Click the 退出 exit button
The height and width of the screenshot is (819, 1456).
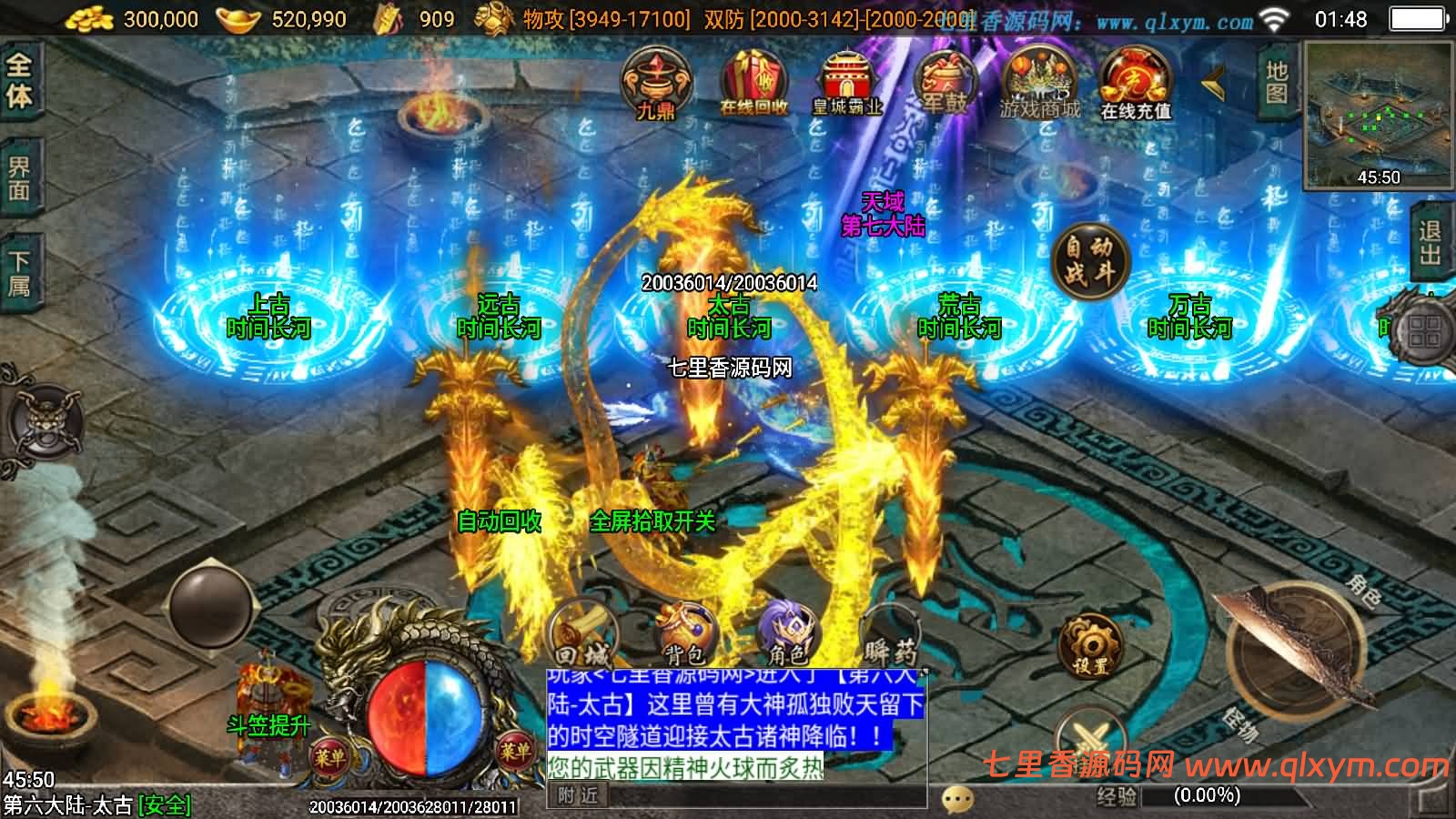[1431, 241]
